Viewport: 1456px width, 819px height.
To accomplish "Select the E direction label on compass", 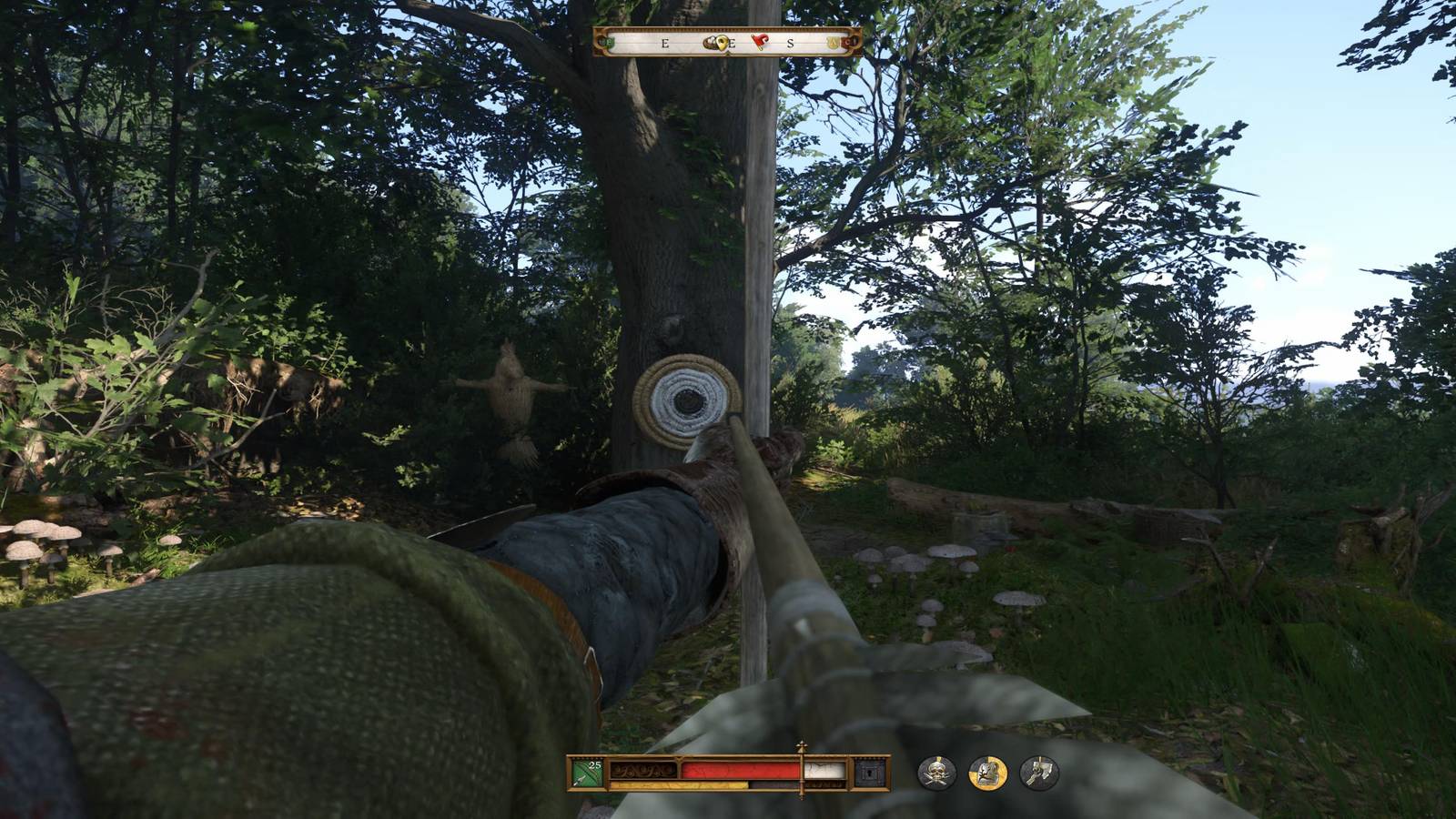I will (x=664, y=43).
